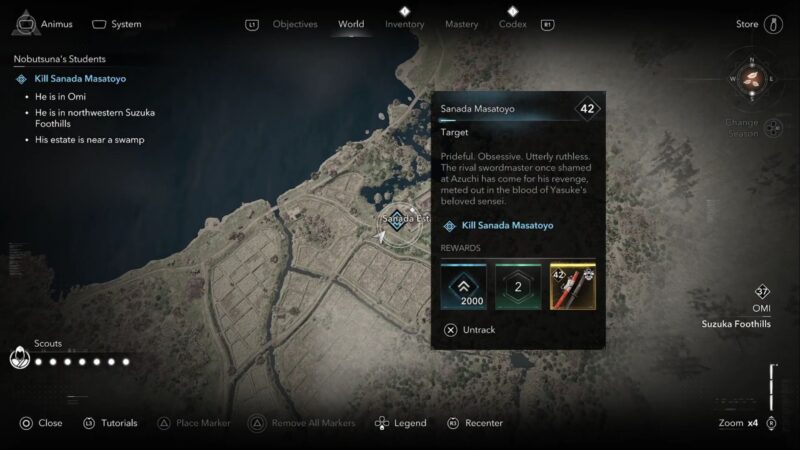The width and height of the screenshot is (800, 450).
Task: Go to the Mastery tab
Action: (x=460, y=24)
